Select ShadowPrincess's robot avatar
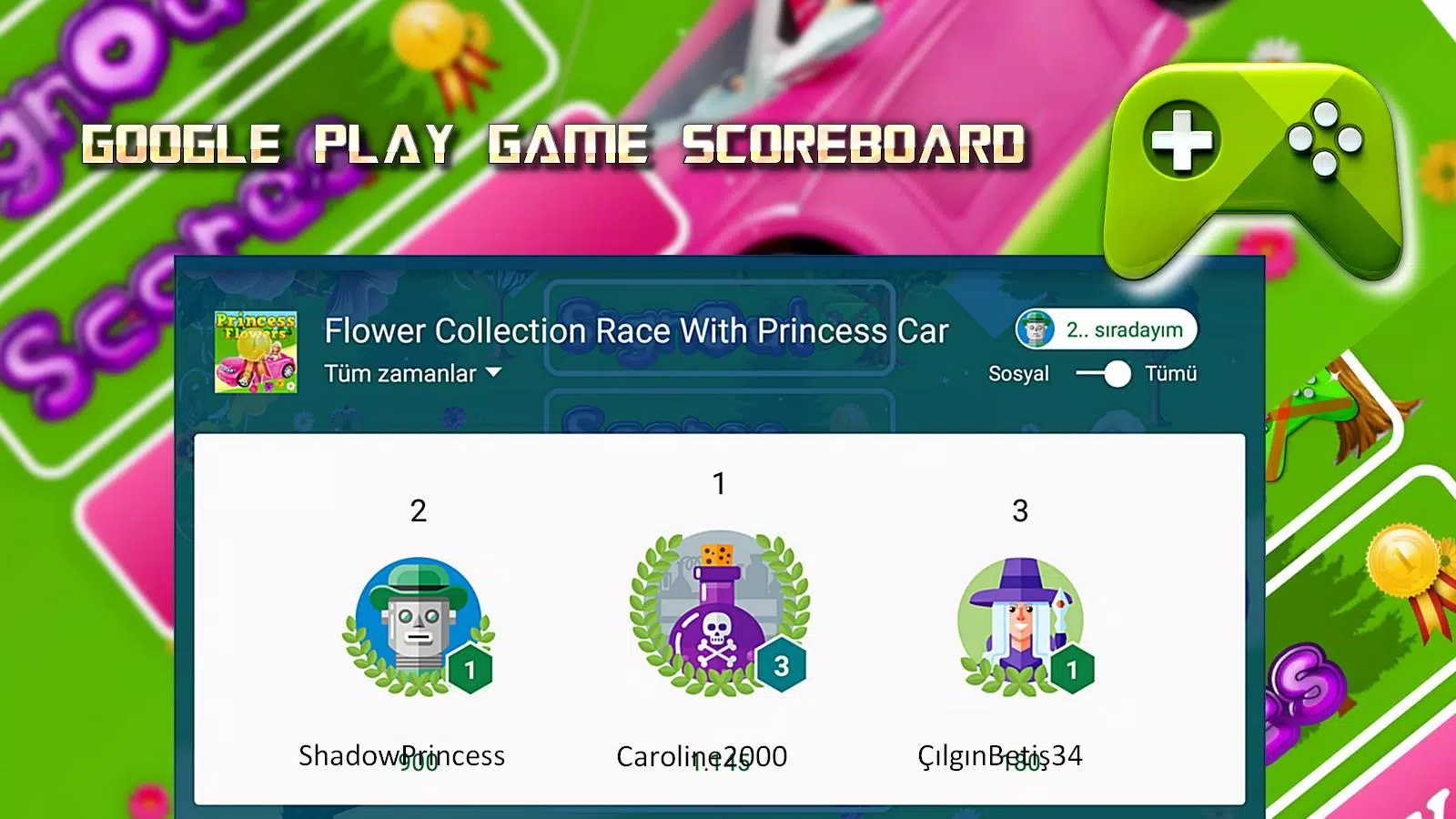 pos(418,619)
